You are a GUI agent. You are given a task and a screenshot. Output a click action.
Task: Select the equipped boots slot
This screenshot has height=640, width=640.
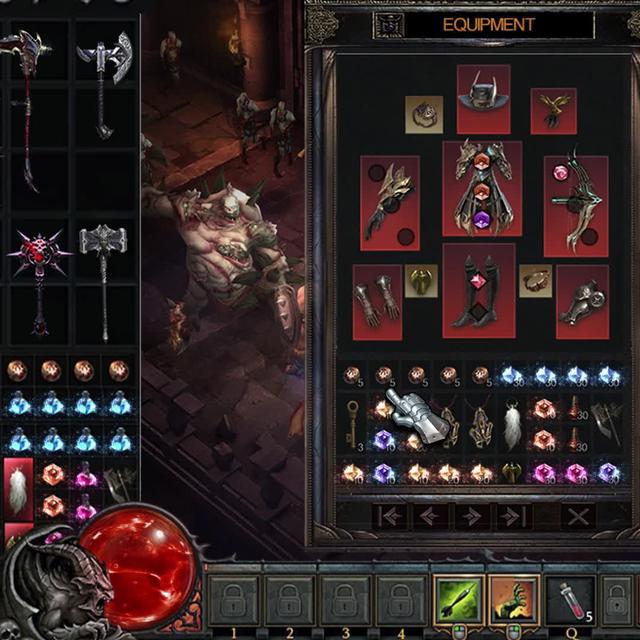coord(478,290)
